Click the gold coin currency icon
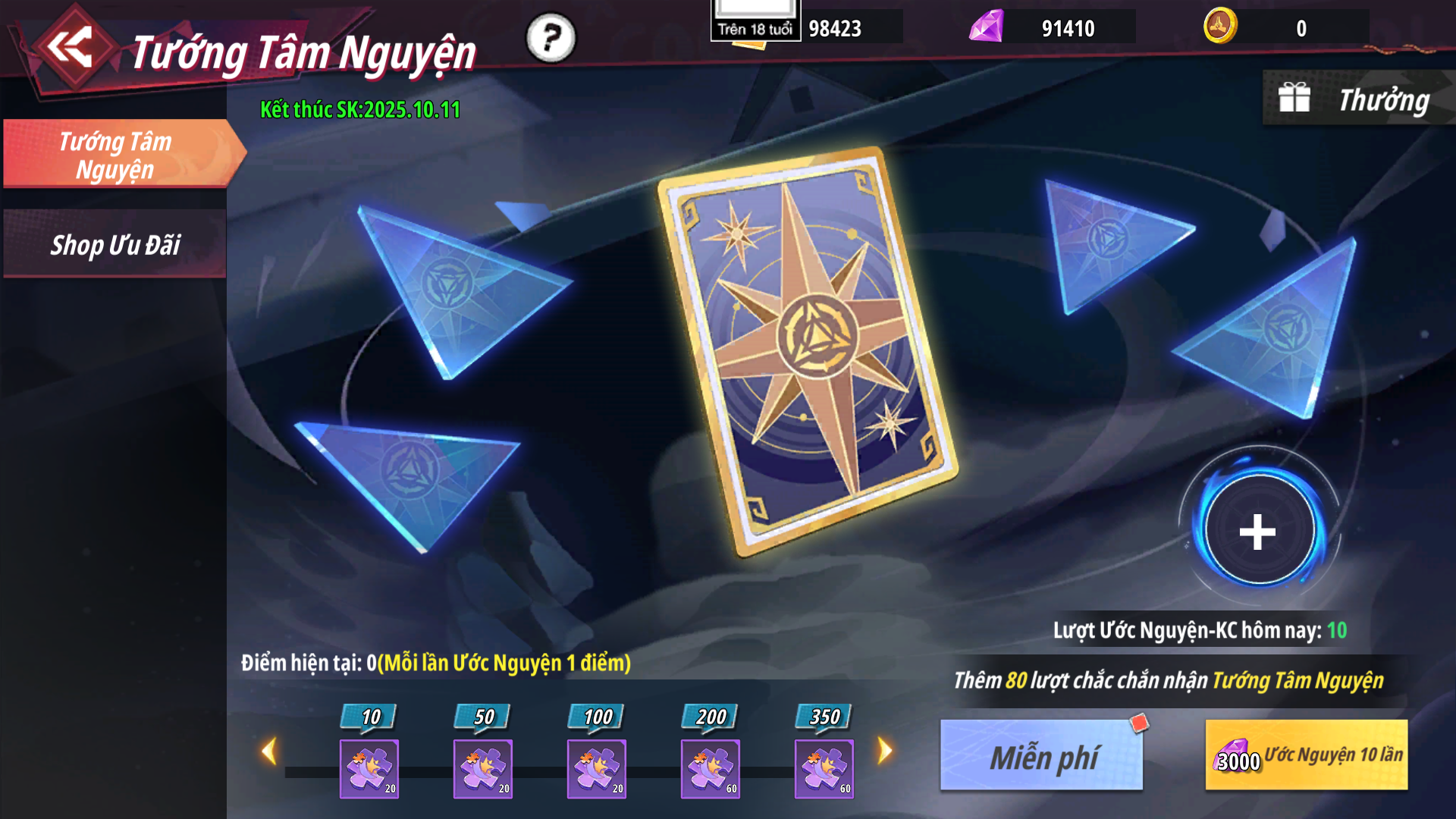1456x819 pixels. 1220,27
